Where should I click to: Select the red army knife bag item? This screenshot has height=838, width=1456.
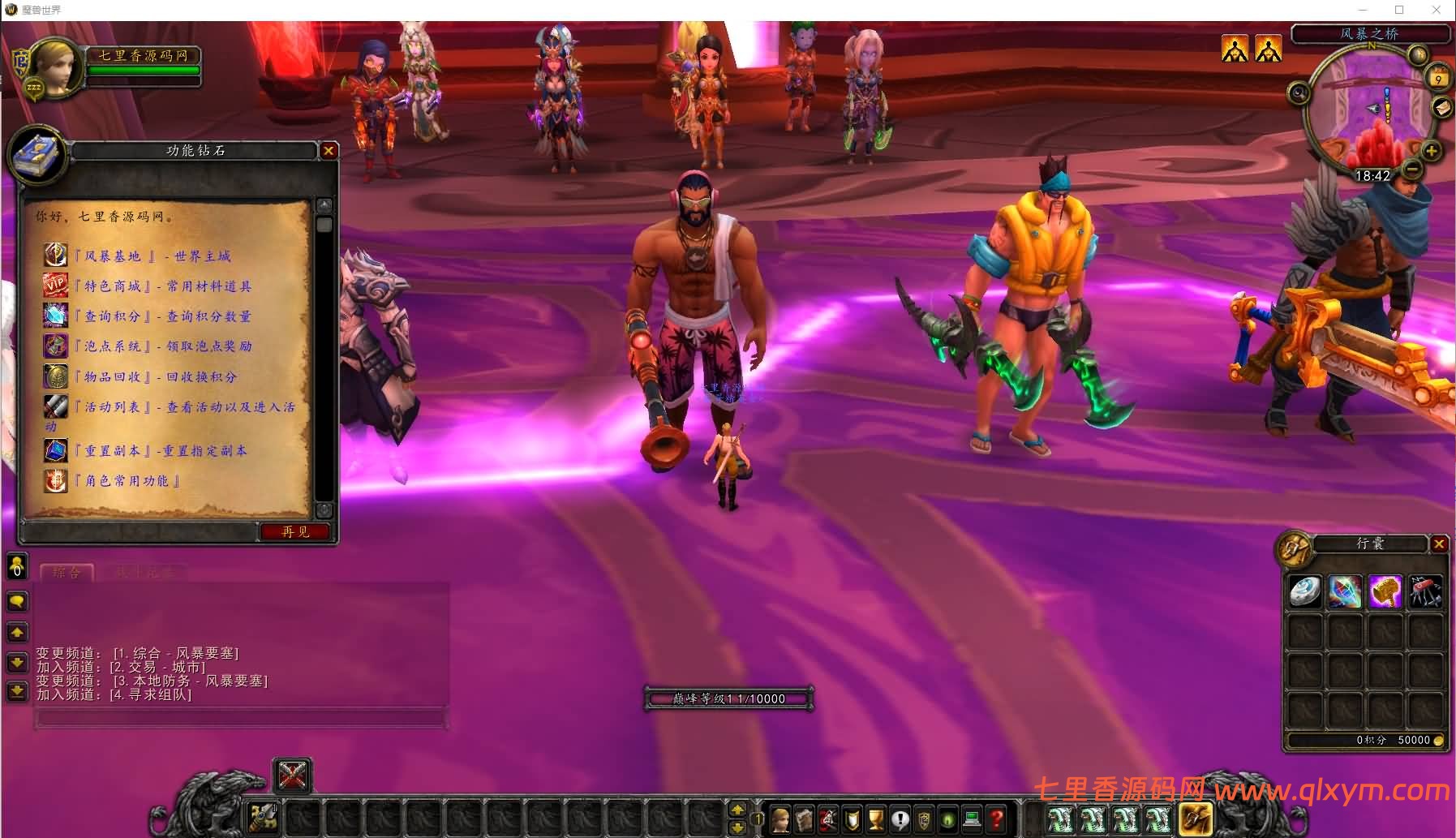[x=1425, y=592]
